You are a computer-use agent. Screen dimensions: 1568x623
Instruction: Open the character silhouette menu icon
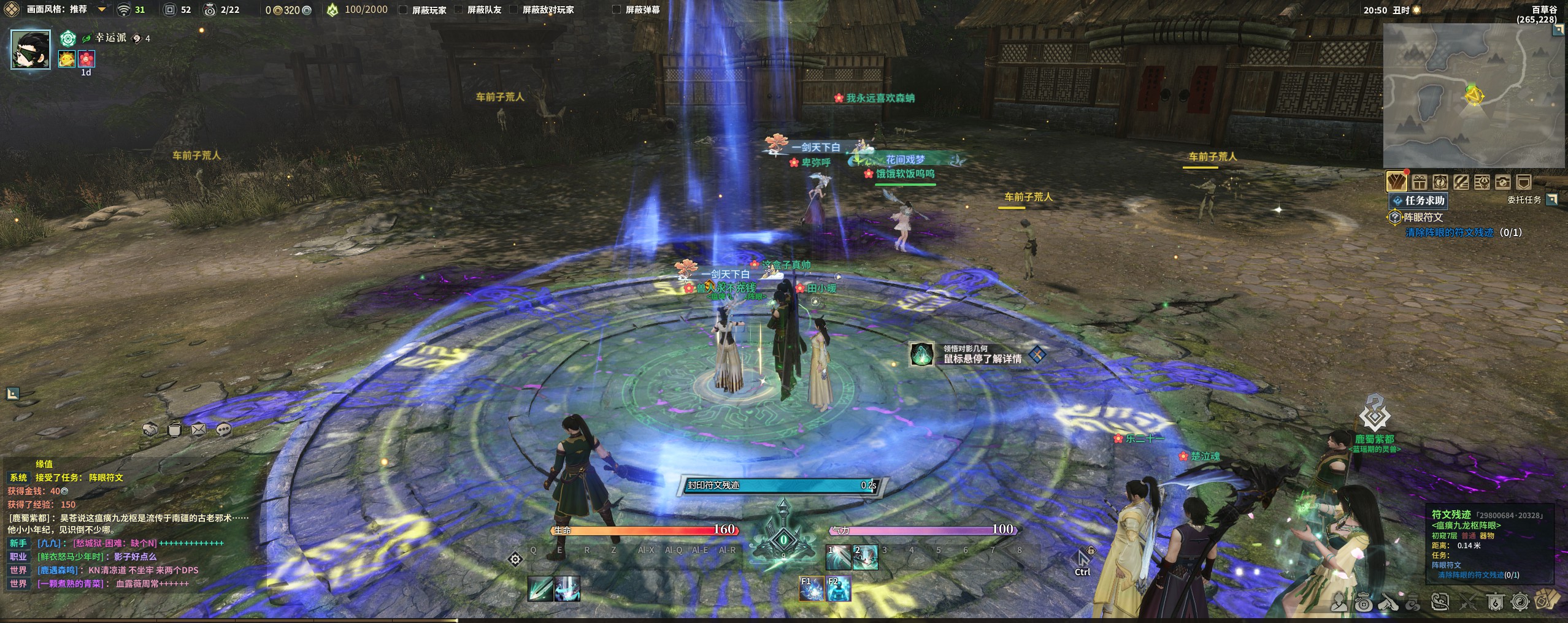(x=1339, y=603)
